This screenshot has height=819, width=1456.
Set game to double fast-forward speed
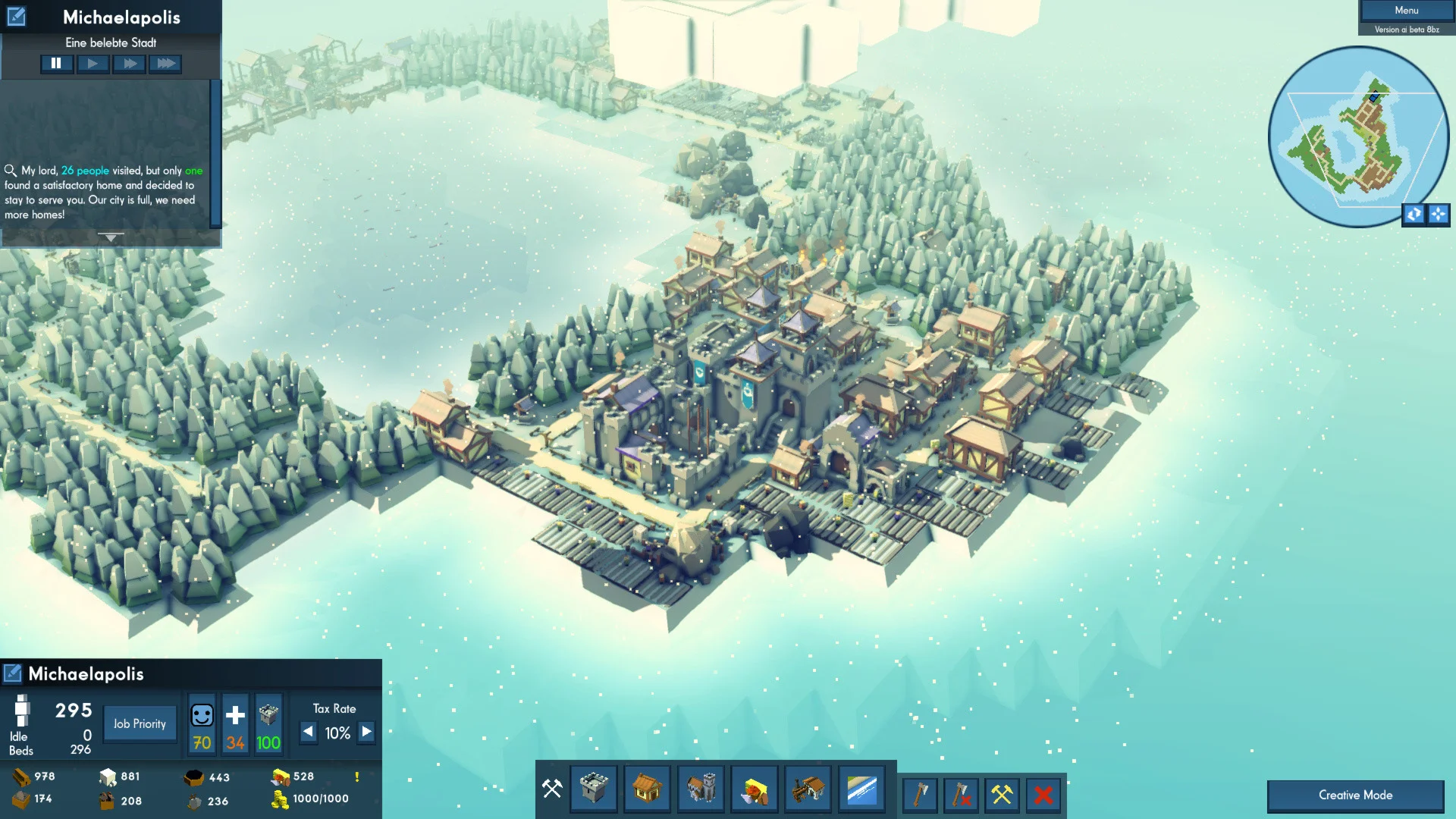click(x=129, y=64)
